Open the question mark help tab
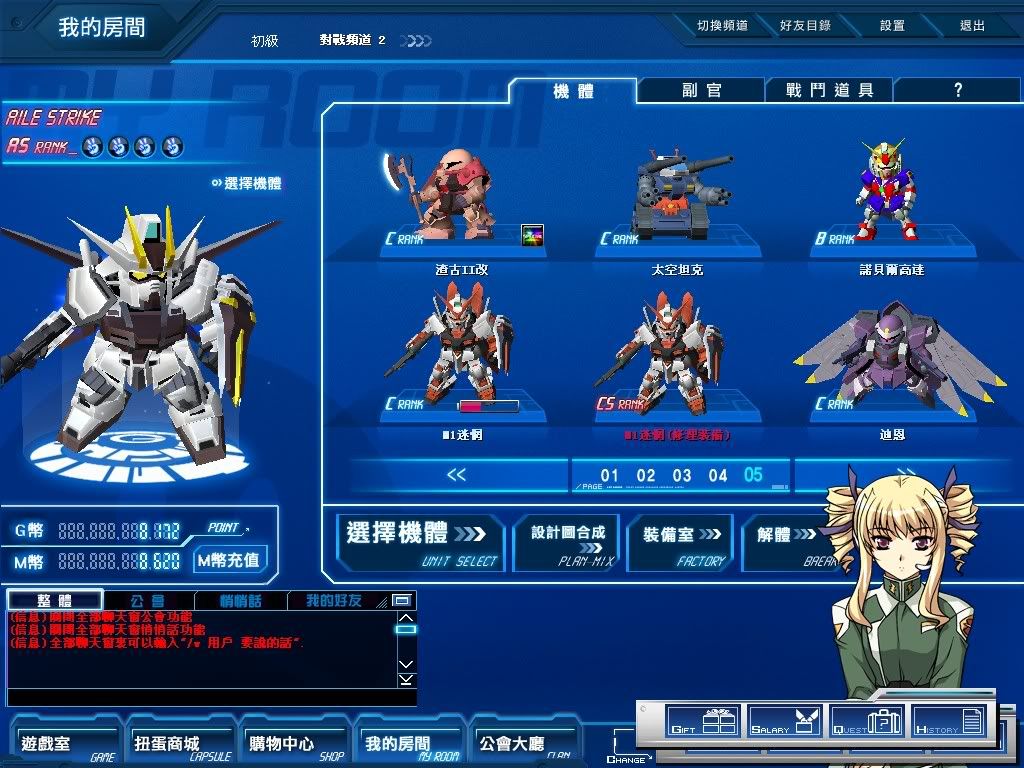Viewport: 1024px width, 768px height. coord(957,90)
